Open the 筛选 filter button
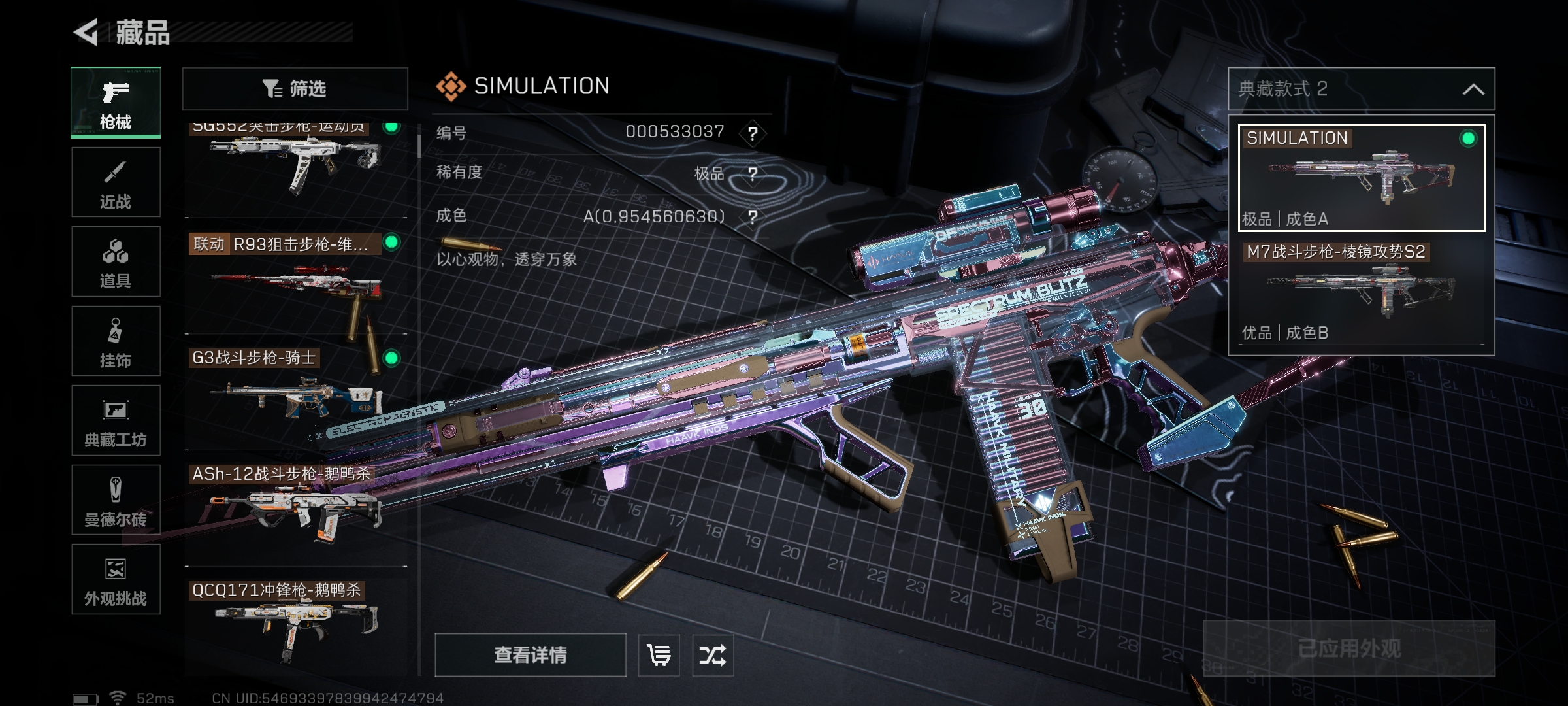This screenshot has height=706, width=1568. (295, 88)
